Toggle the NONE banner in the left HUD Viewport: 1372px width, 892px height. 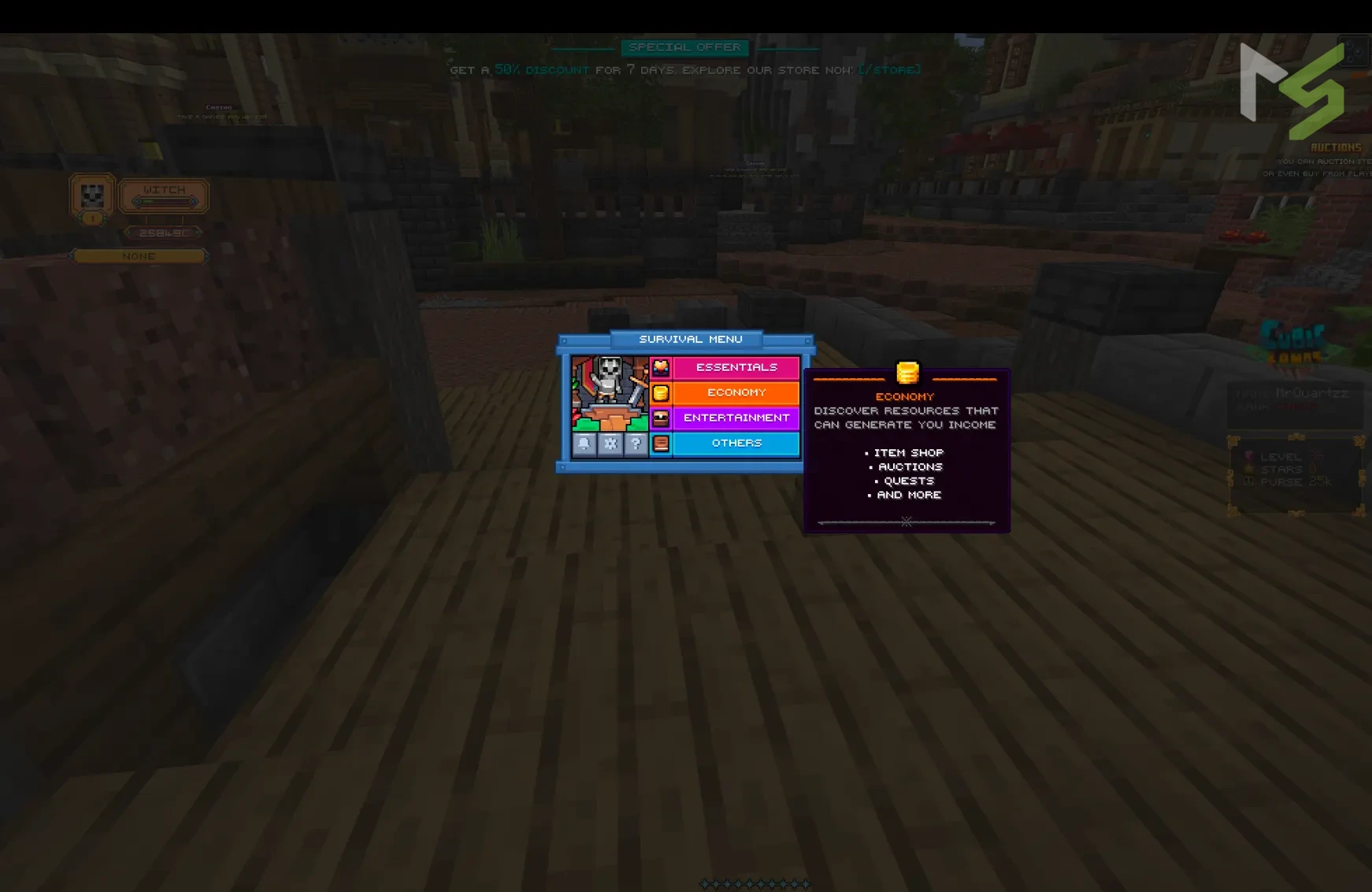coord(139,255)
